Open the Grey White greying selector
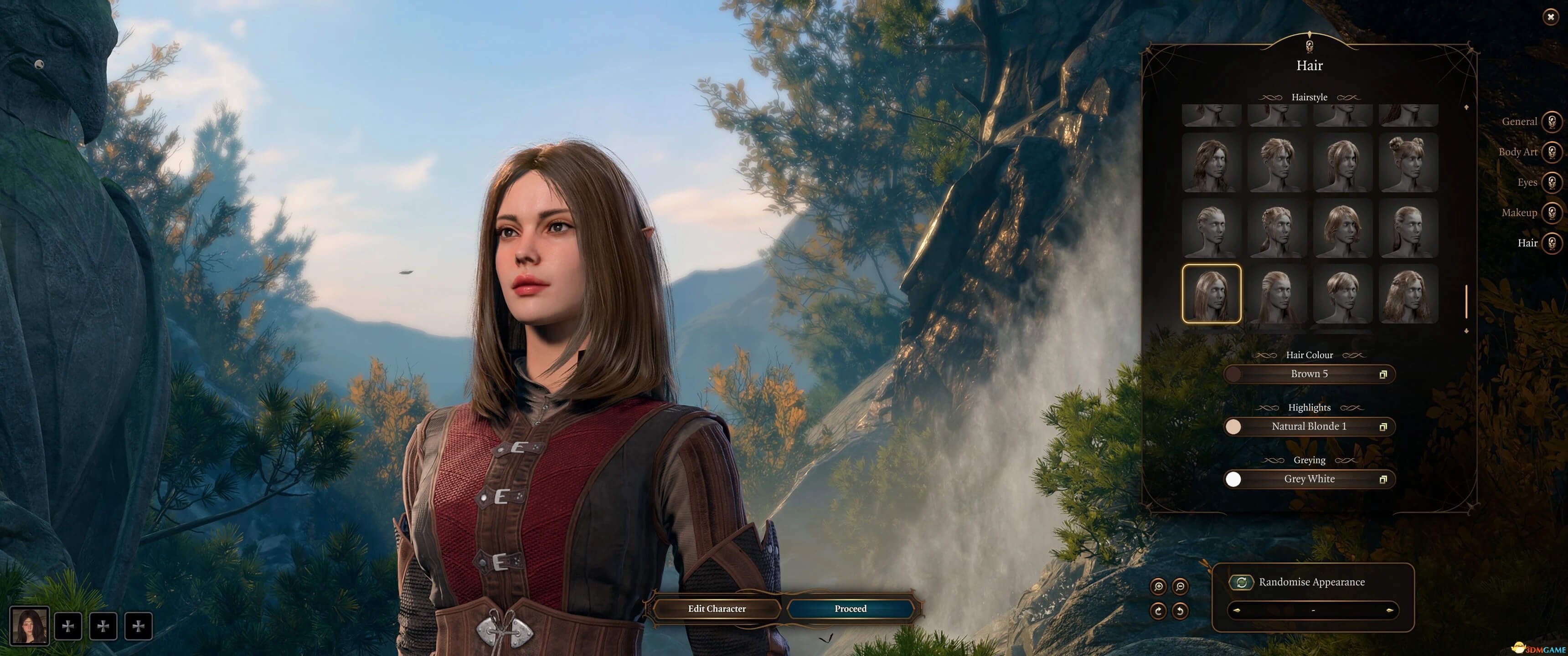 coord(1309,480)
